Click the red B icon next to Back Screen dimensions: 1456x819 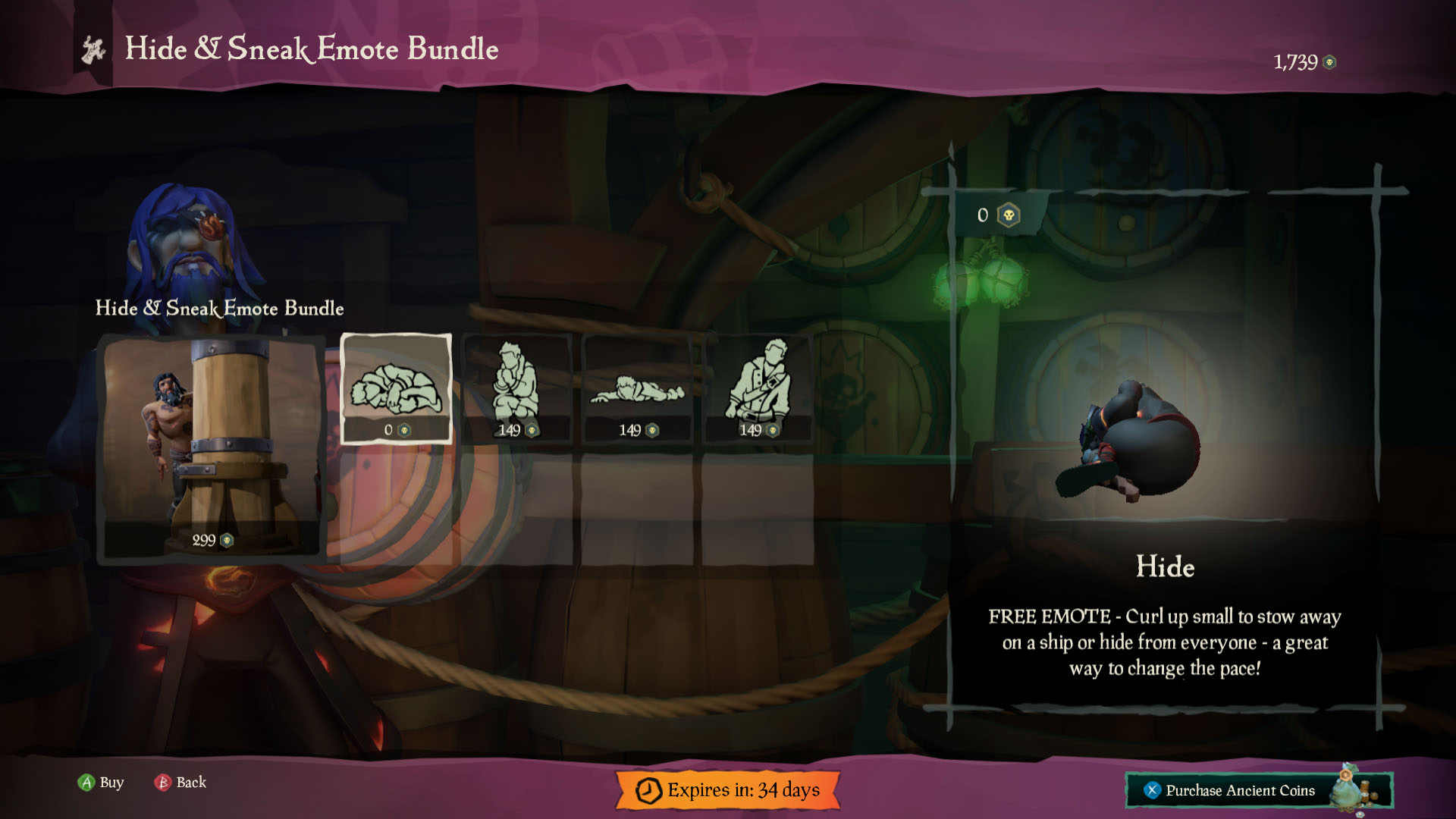[162, 783]
